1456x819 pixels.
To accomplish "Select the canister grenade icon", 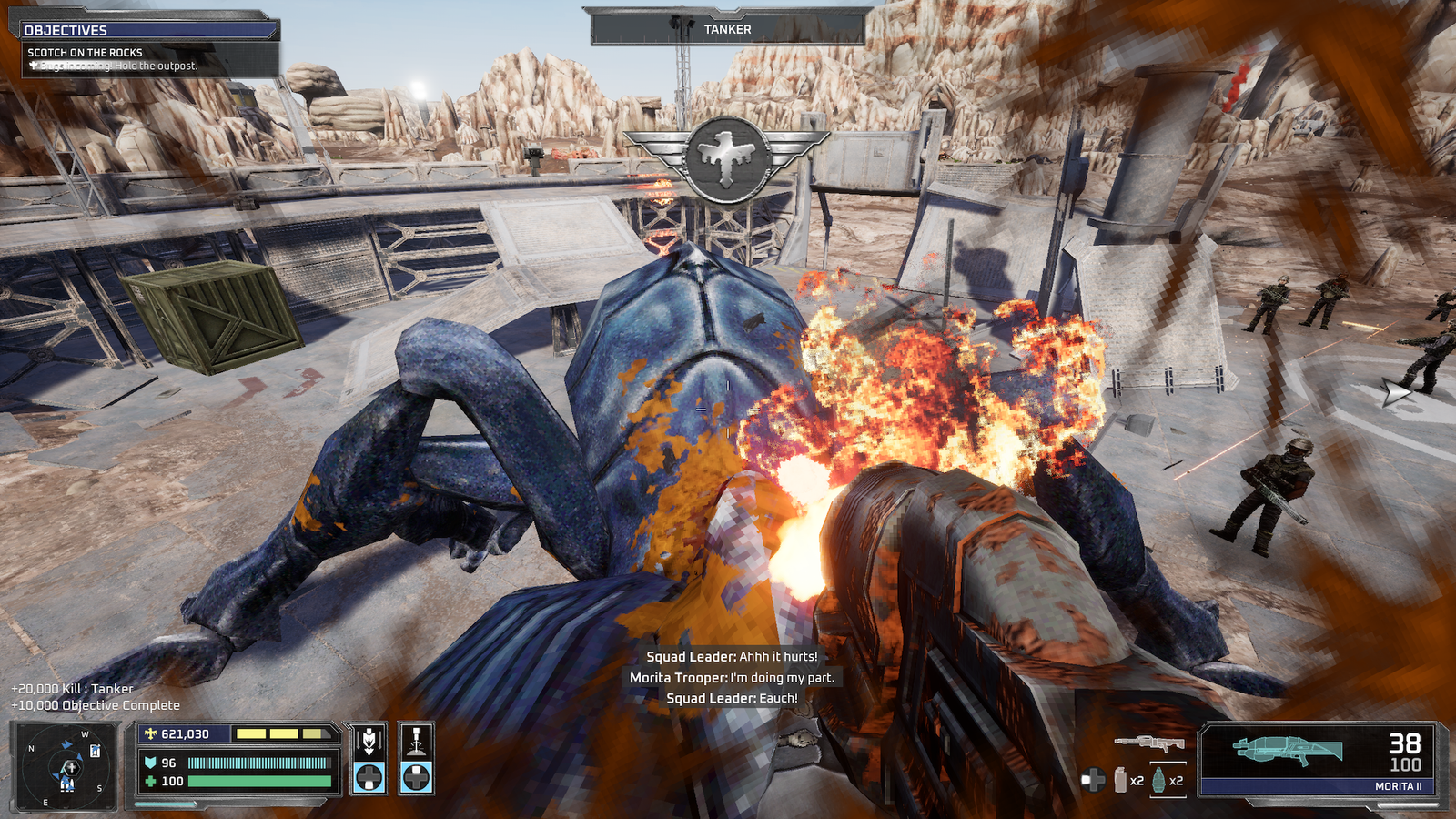I will tap(1121, 780).
